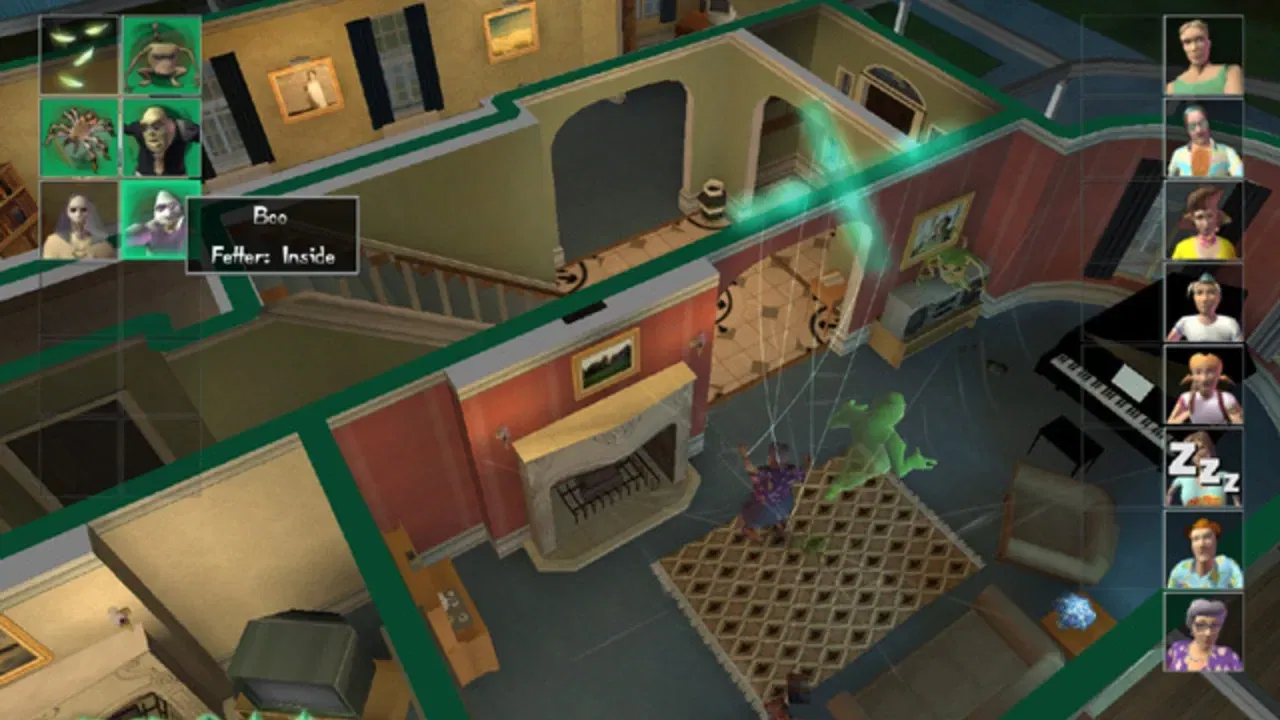Open the Boo ghost info panel
The height and width of the screenshot is (720, 1280).
(270, 235)
